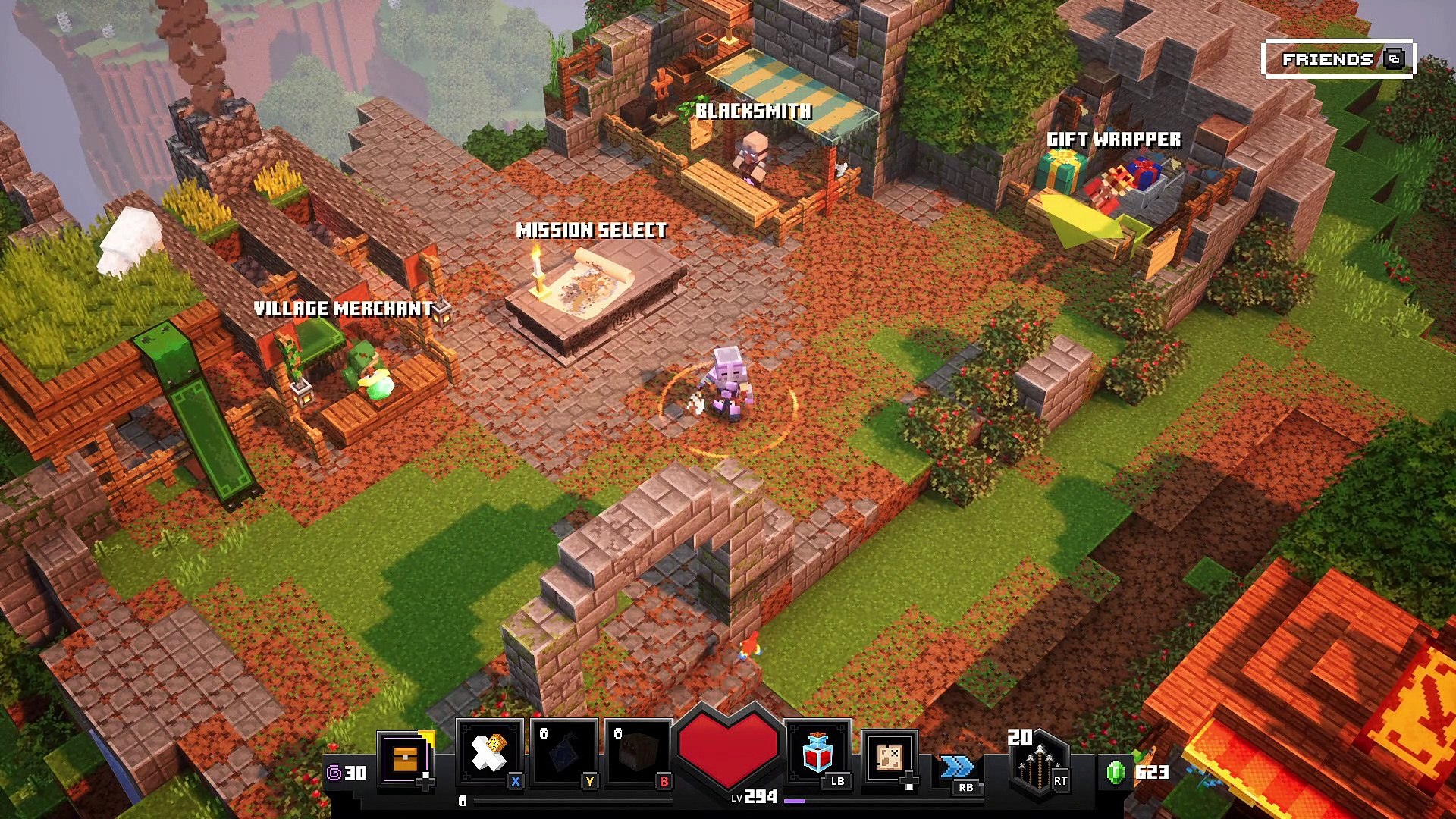Activate the blue chevron dodge roll
This screenshot has width=1456, height=819.
point(957,767)
